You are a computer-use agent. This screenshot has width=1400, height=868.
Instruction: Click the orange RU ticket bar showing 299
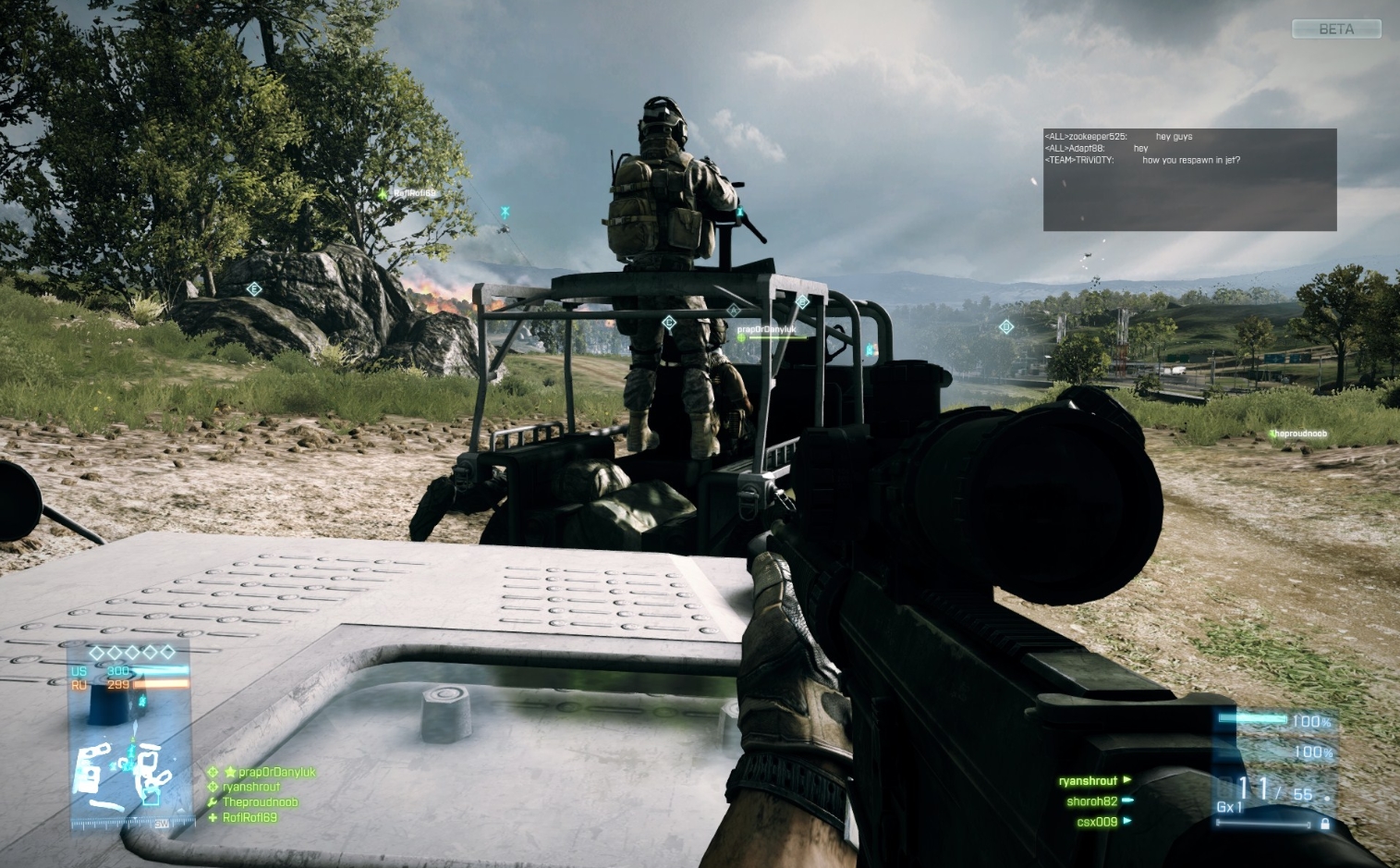coord(160,684)
